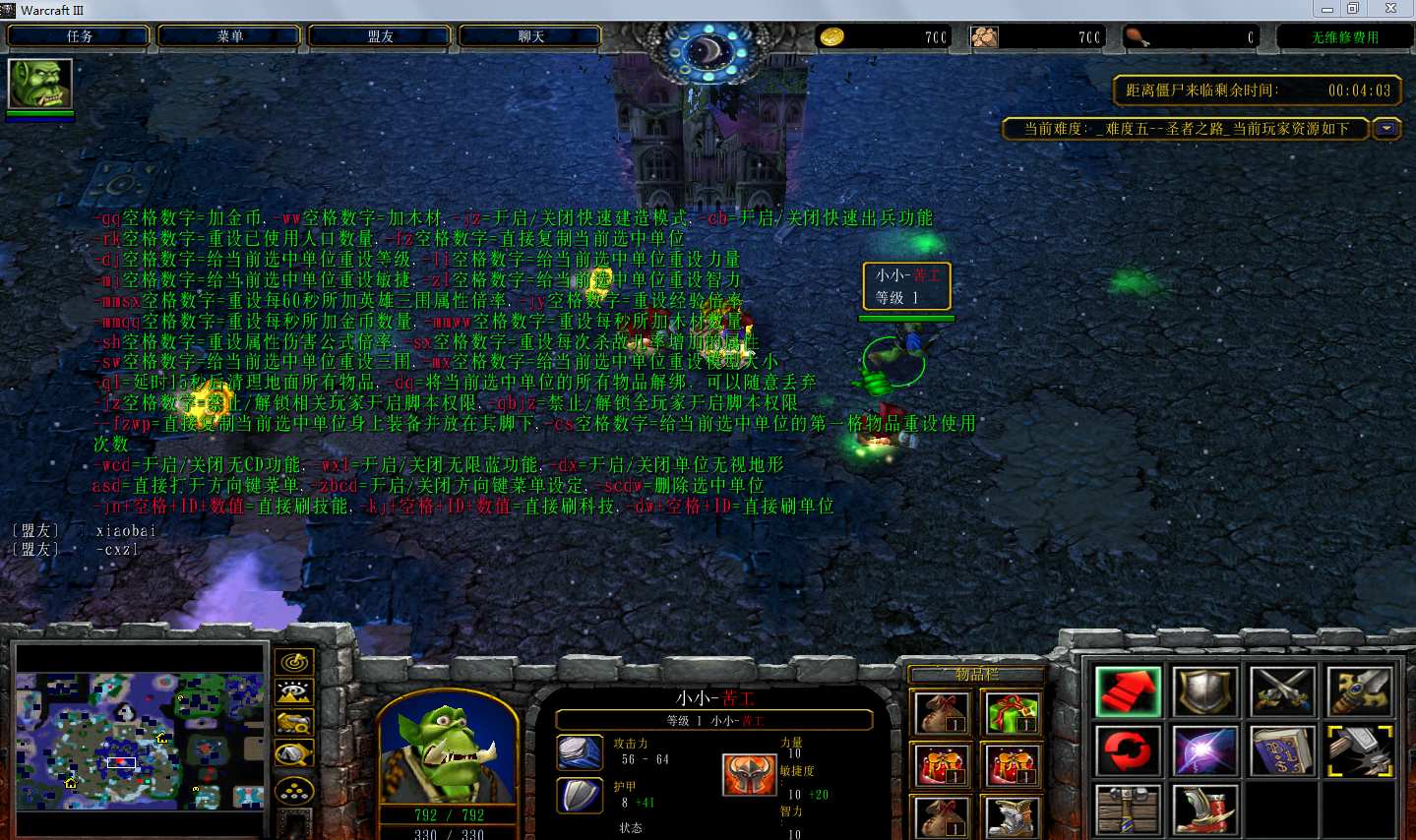The height and width of the screenshot is (840, 1416).
Task: Open the blue spellbook ability
Action: click(x=1282, y=752)
